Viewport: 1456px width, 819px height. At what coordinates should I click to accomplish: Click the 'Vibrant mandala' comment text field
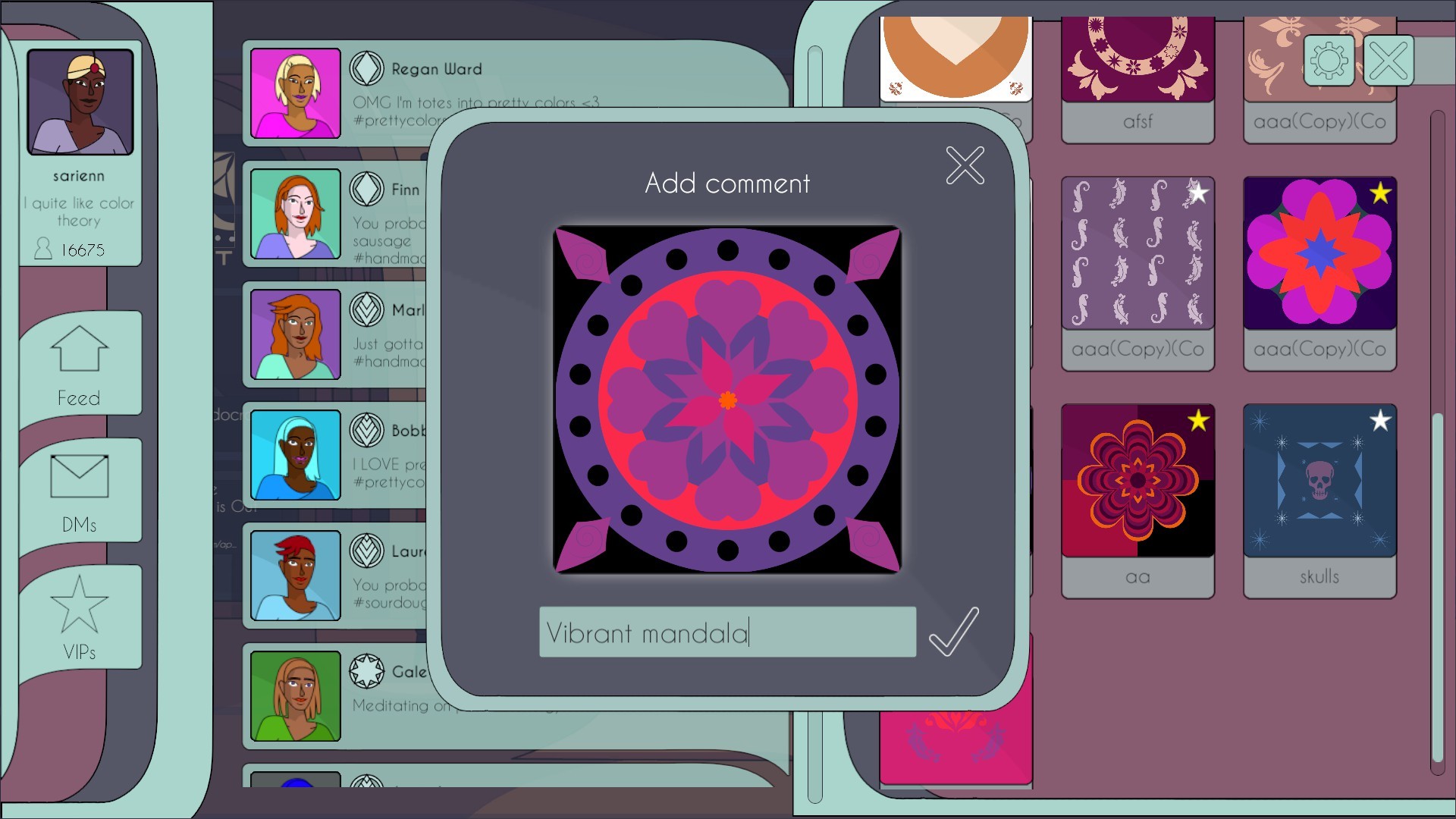tap(726, 632)
